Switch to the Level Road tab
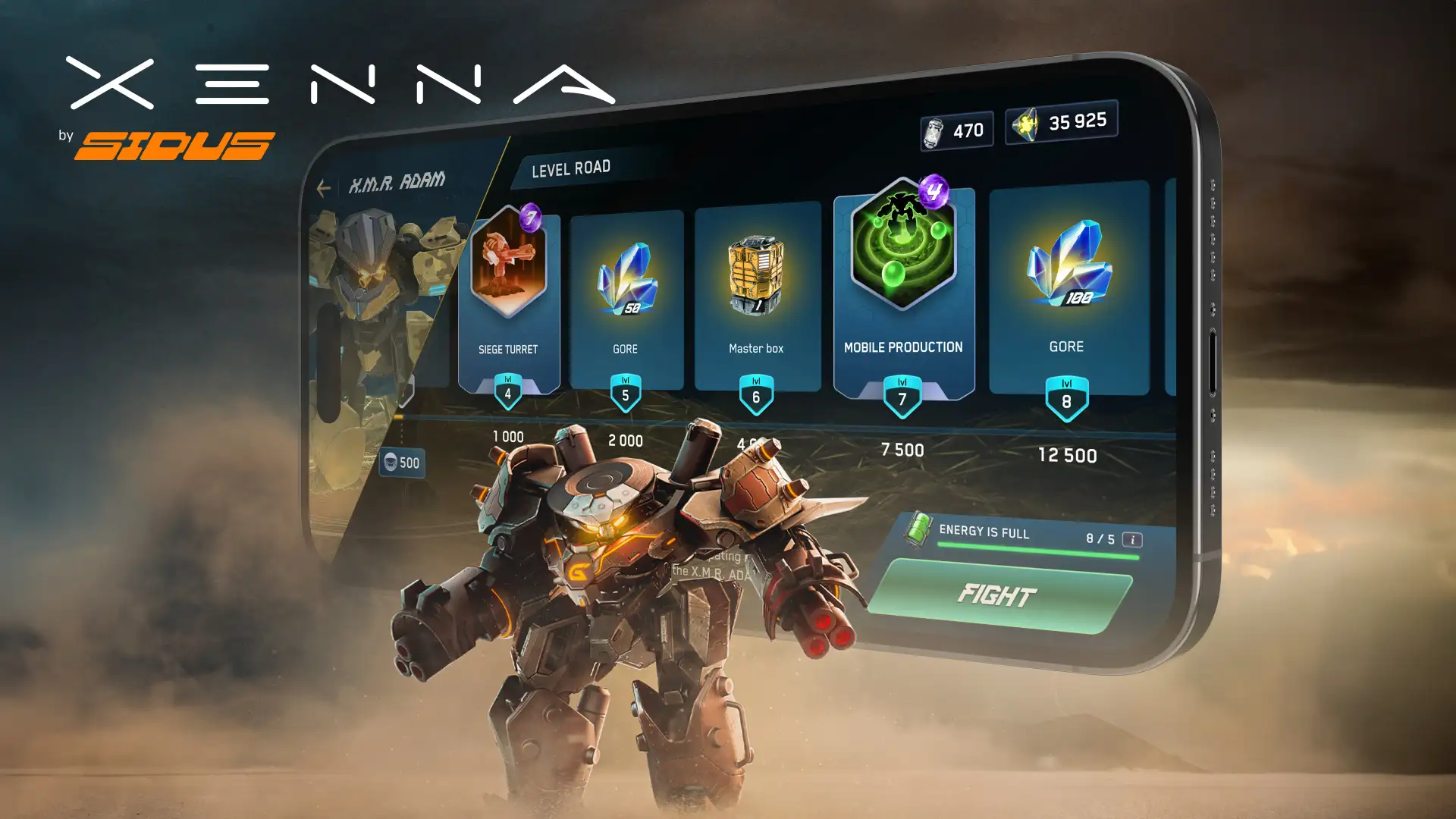Viewport: 1456px width, 819px height. click(x=571, y=168)
